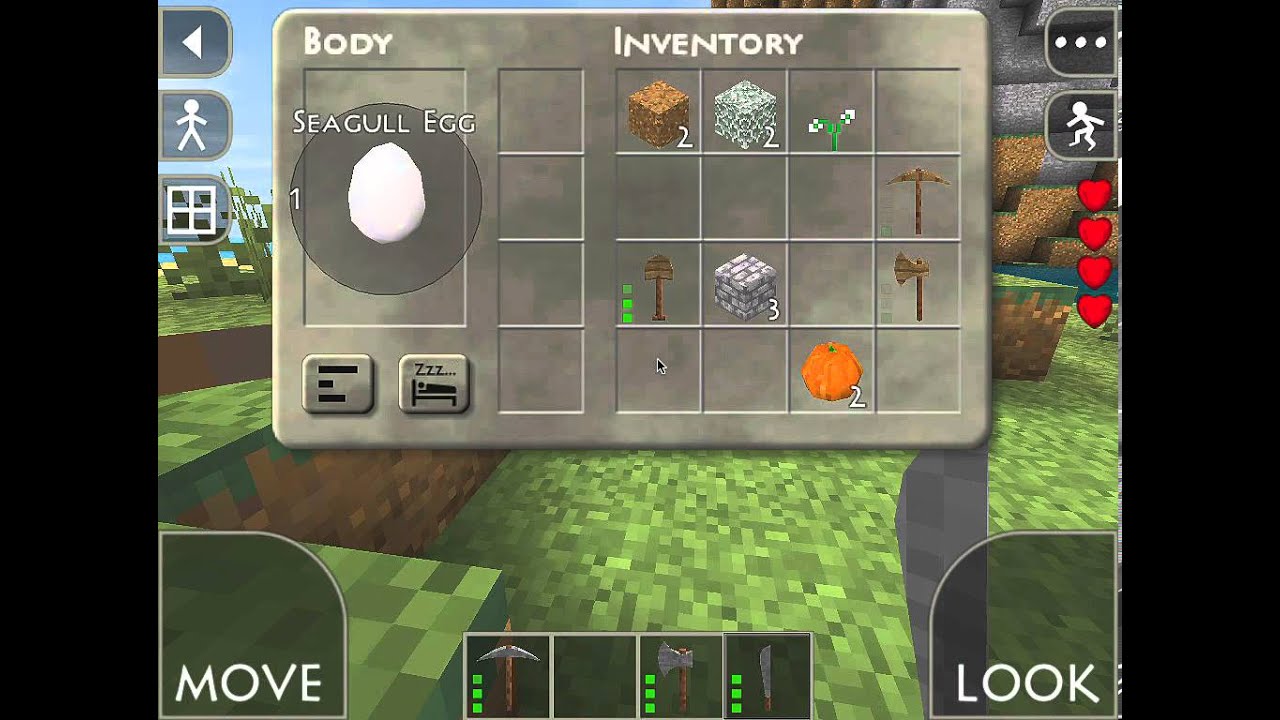Equip the stone pickaxe hotbar slot
This screenshot has height=720, width=1280.
pos(508,675)
